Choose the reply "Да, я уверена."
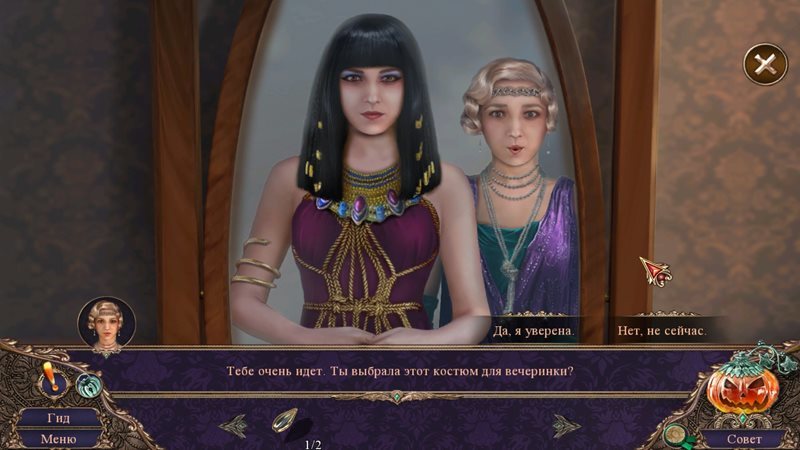 (536, 329)
